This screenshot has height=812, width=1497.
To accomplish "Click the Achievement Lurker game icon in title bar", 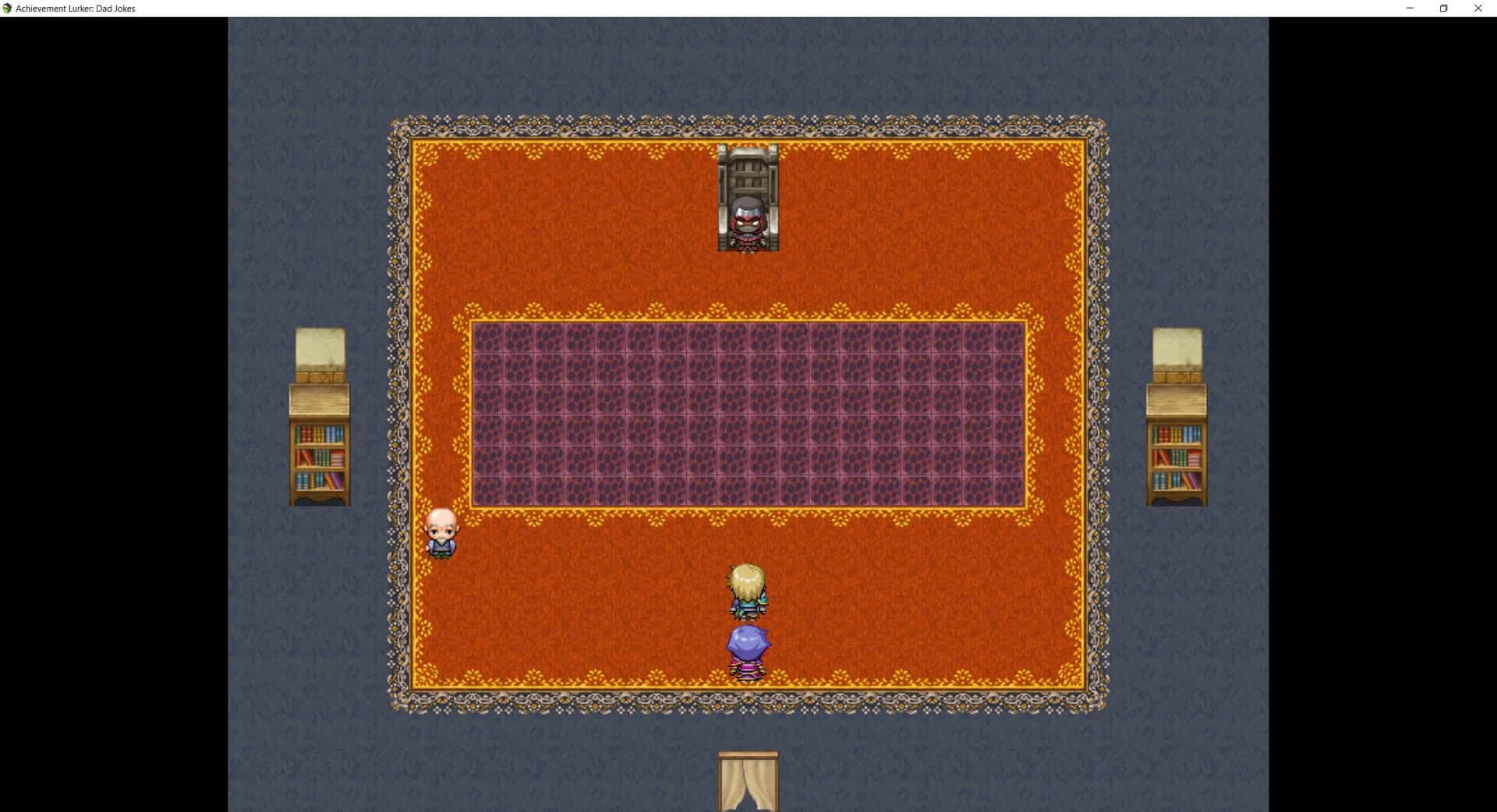I will coord(8,8).
